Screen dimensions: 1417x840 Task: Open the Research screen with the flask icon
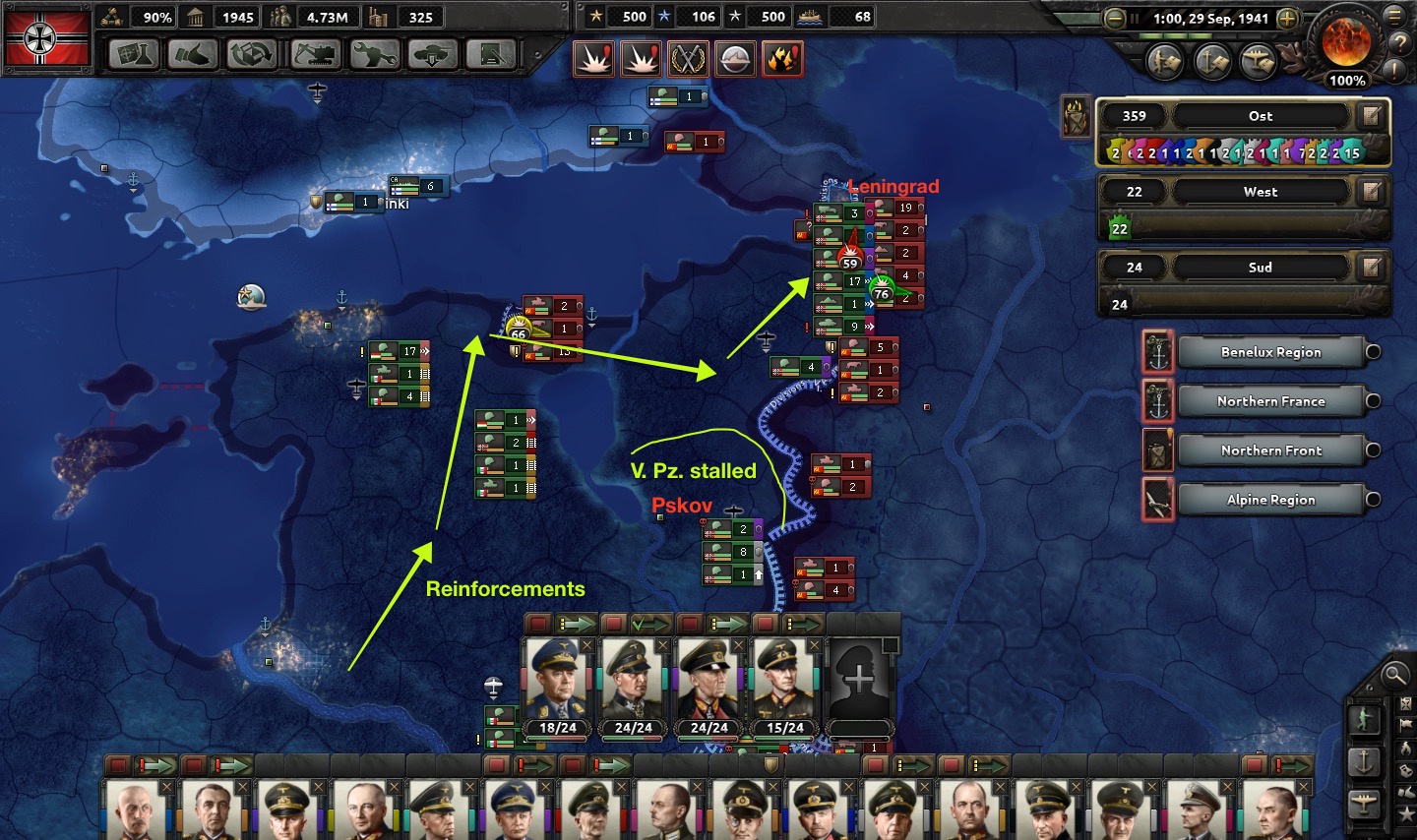click(135, 55)
